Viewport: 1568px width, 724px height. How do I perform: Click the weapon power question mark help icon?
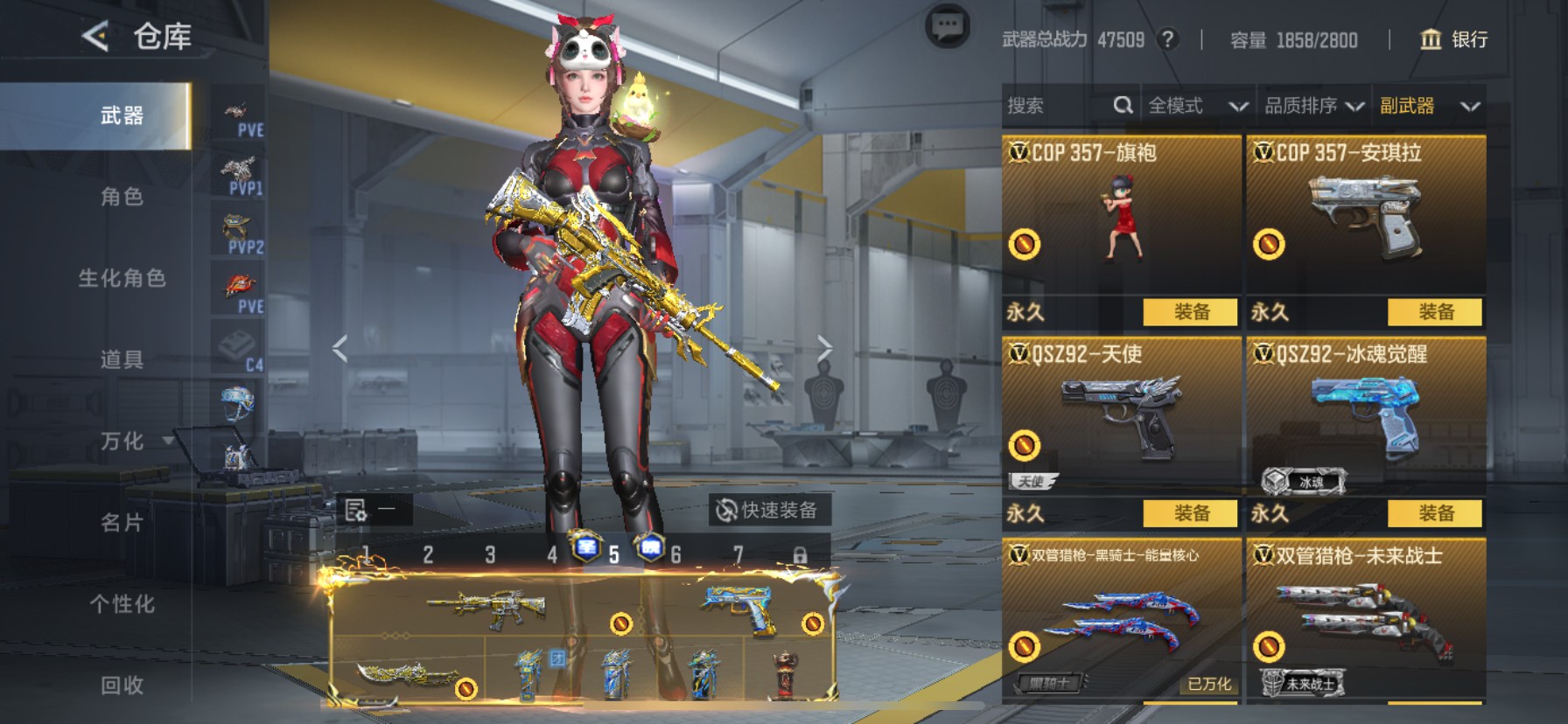[1167, 39]
